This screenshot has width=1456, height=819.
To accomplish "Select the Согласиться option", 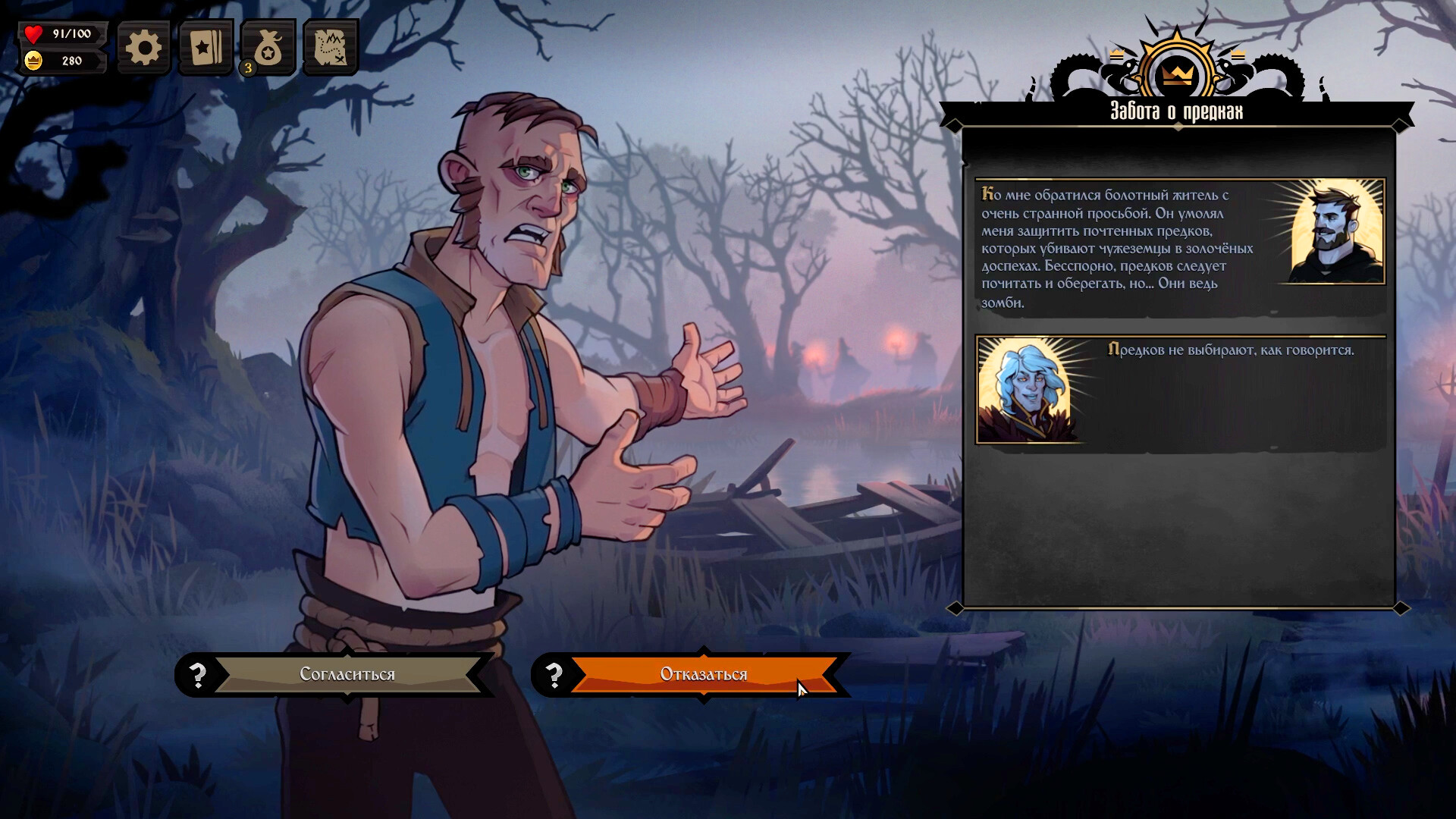I will coord(347,673).
